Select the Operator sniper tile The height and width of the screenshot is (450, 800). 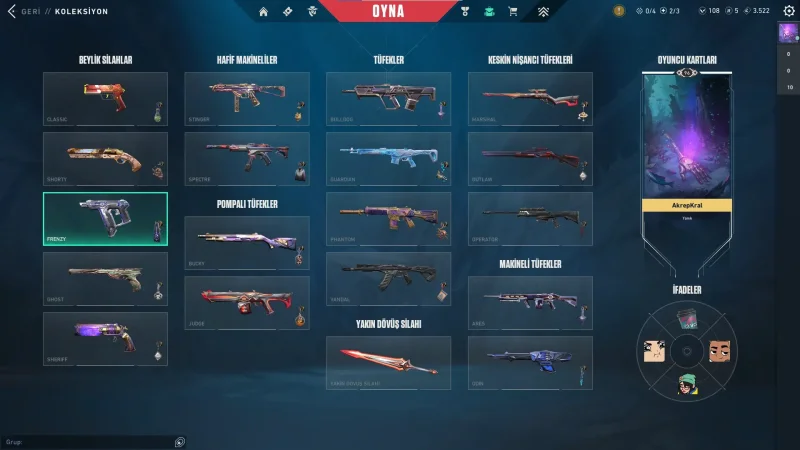click(x=530, y=219)
